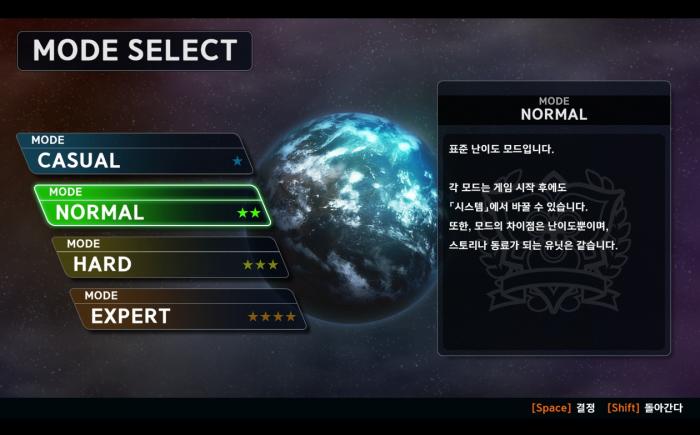Select the CASUAL mode option
700x435 pixels.
pyautogui.click(x=135, y=156)
